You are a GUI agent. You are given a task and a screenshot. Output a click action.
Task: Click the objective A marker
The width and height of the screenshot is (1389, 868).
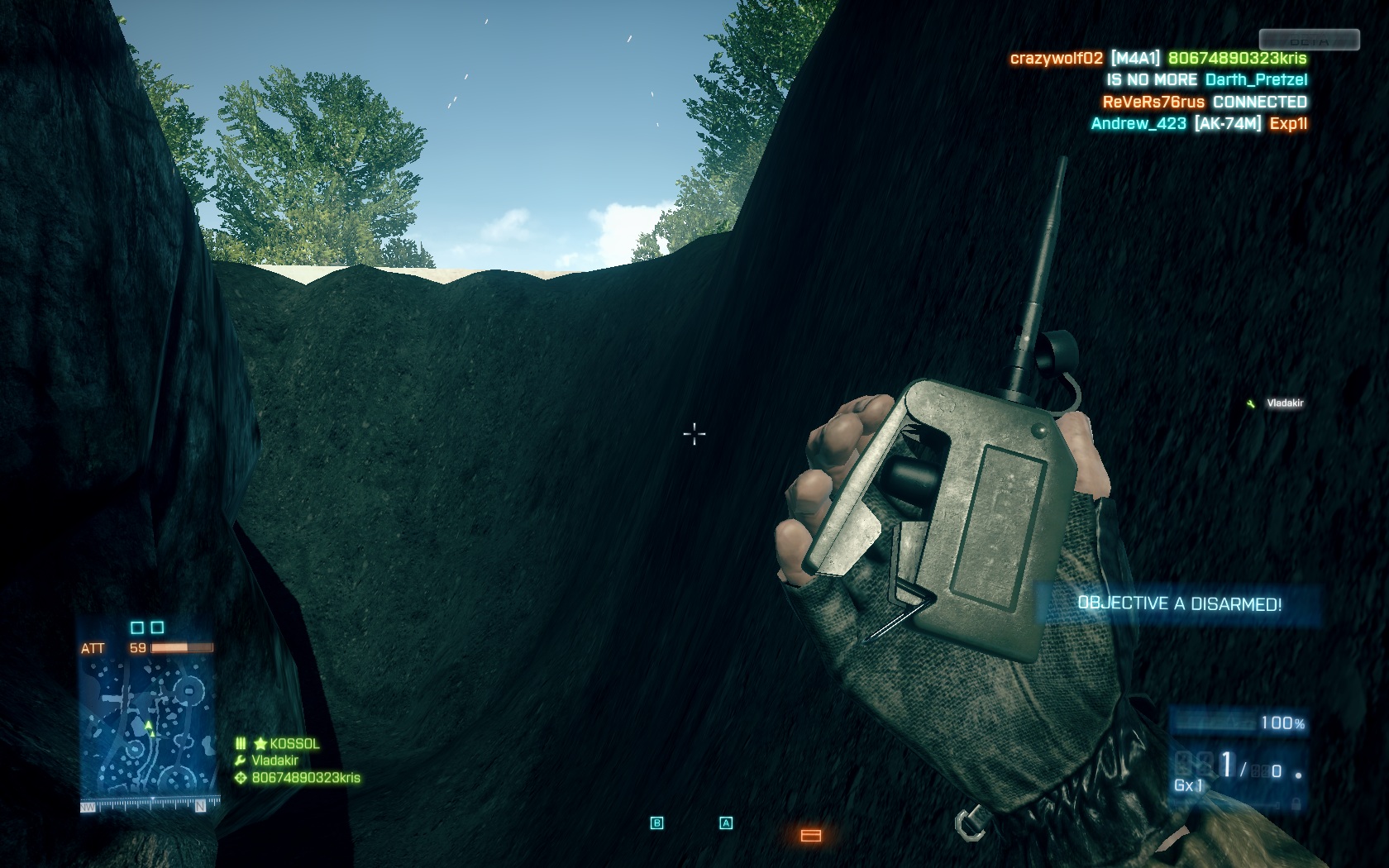tap(726, 823)
